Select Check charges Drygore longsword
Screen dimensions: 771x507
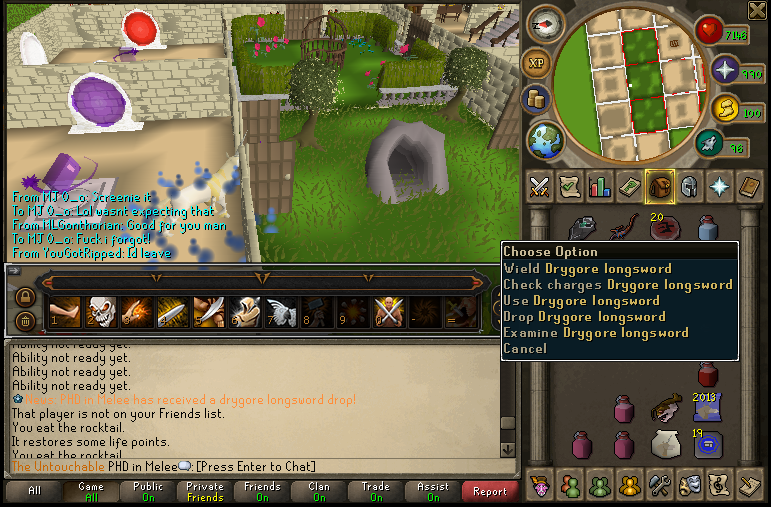617,284
